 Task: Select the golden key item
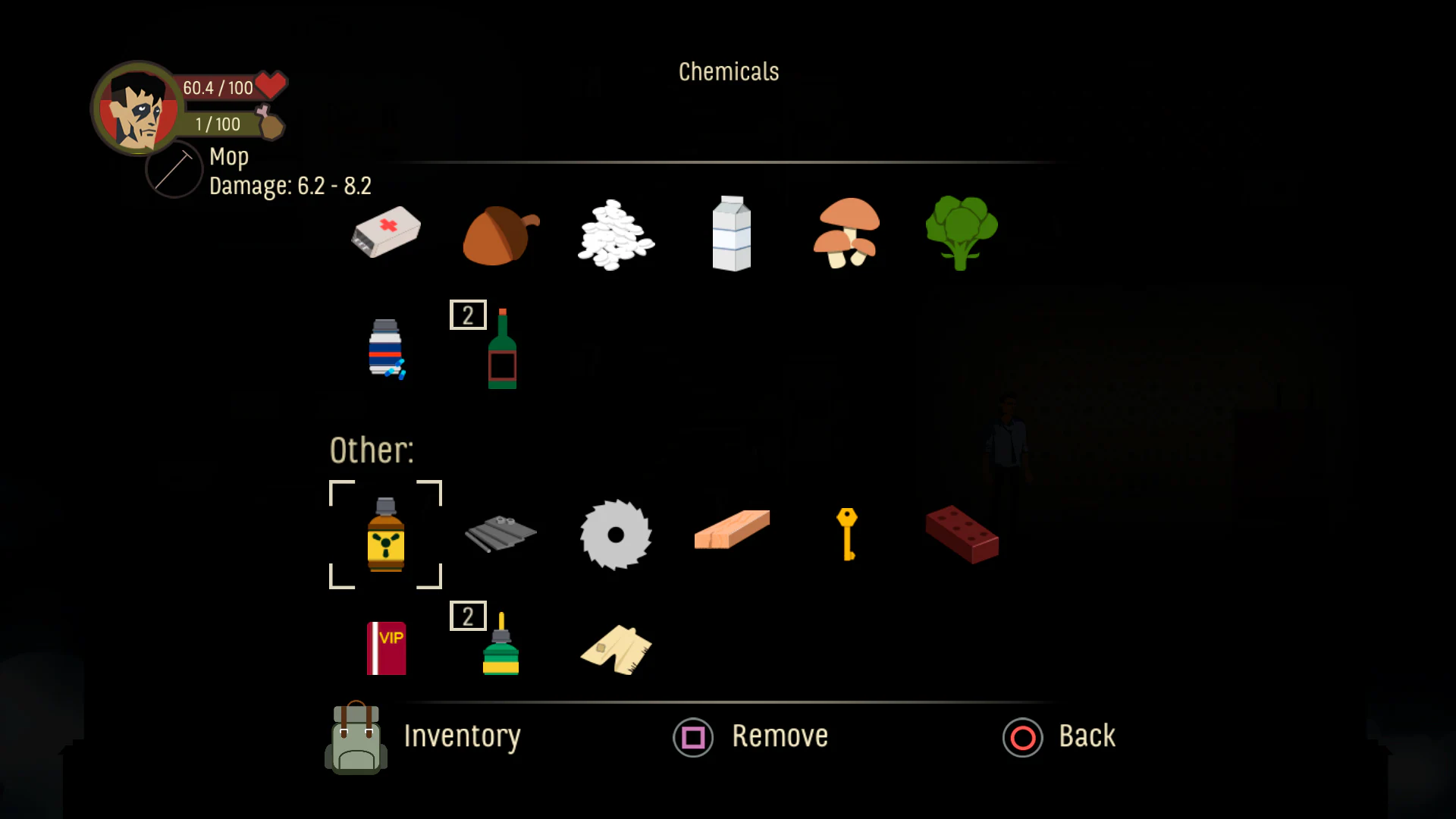click(846, 535)
